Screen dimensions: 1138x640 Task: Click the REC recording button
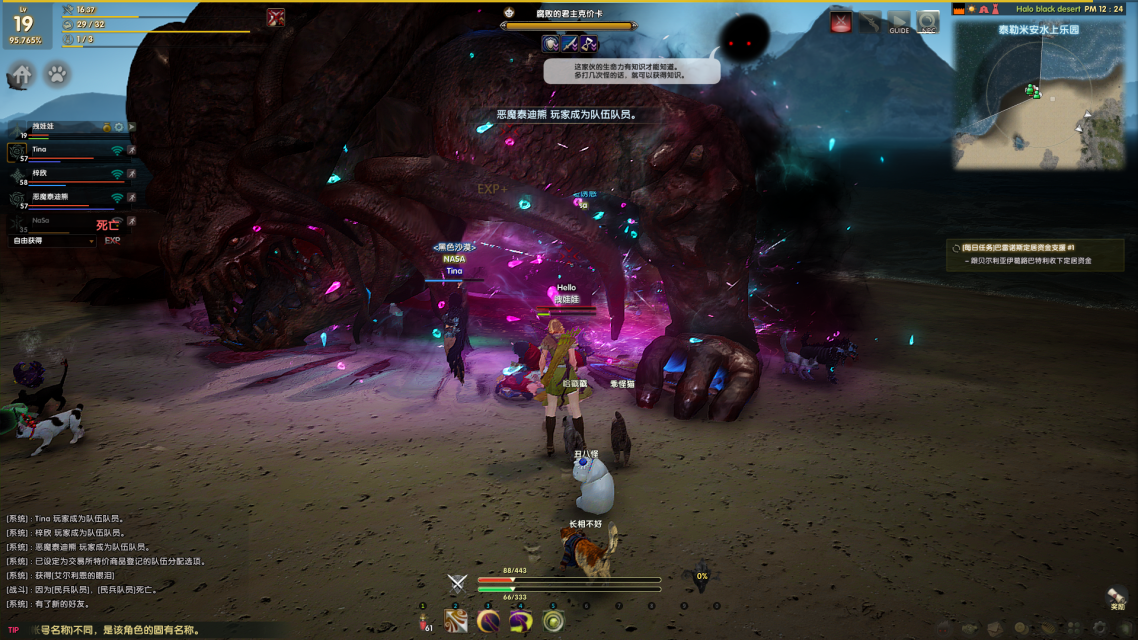[x=928, y=22]
